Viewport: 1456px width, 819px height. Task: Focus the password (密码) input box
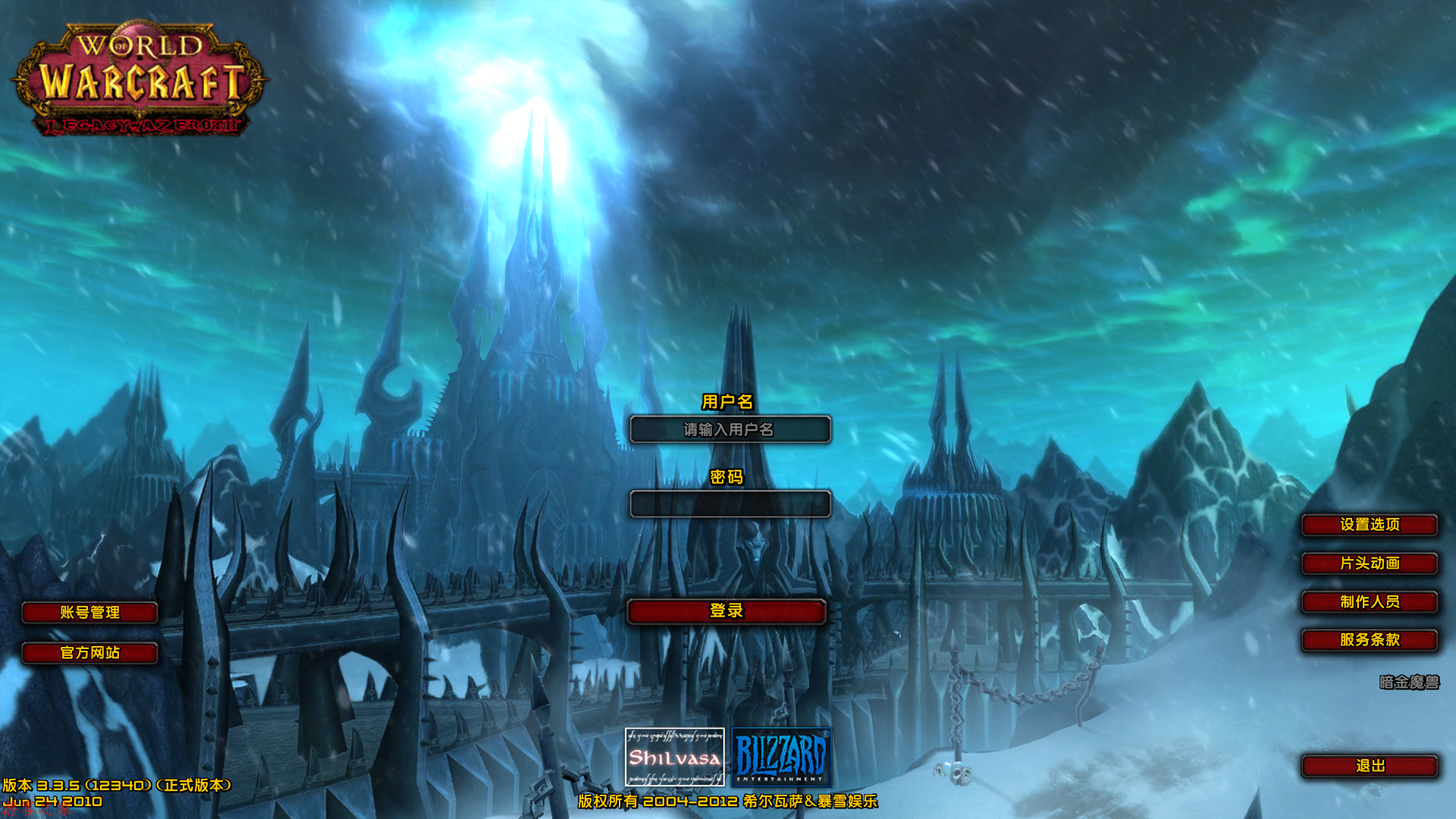(730, 504)
